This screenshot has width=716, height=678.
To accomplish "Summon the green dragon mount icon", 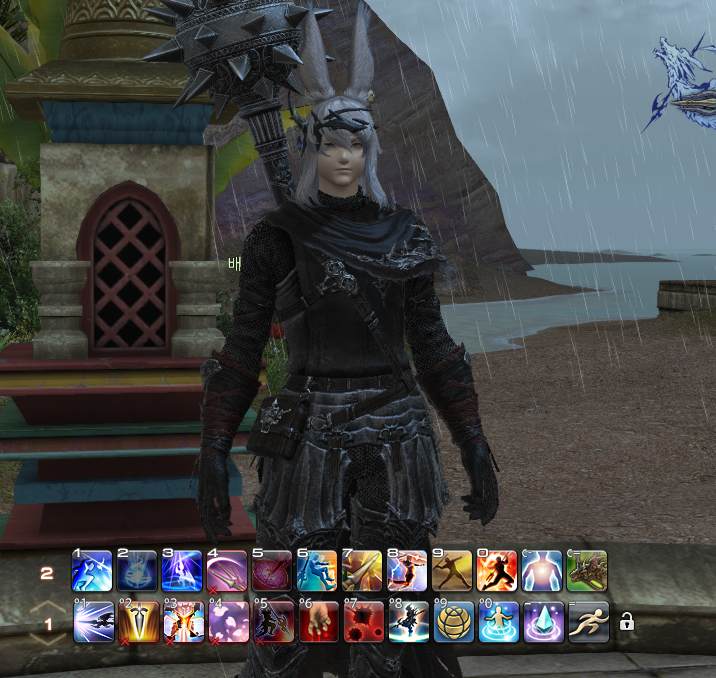I will tap(588, 571).
